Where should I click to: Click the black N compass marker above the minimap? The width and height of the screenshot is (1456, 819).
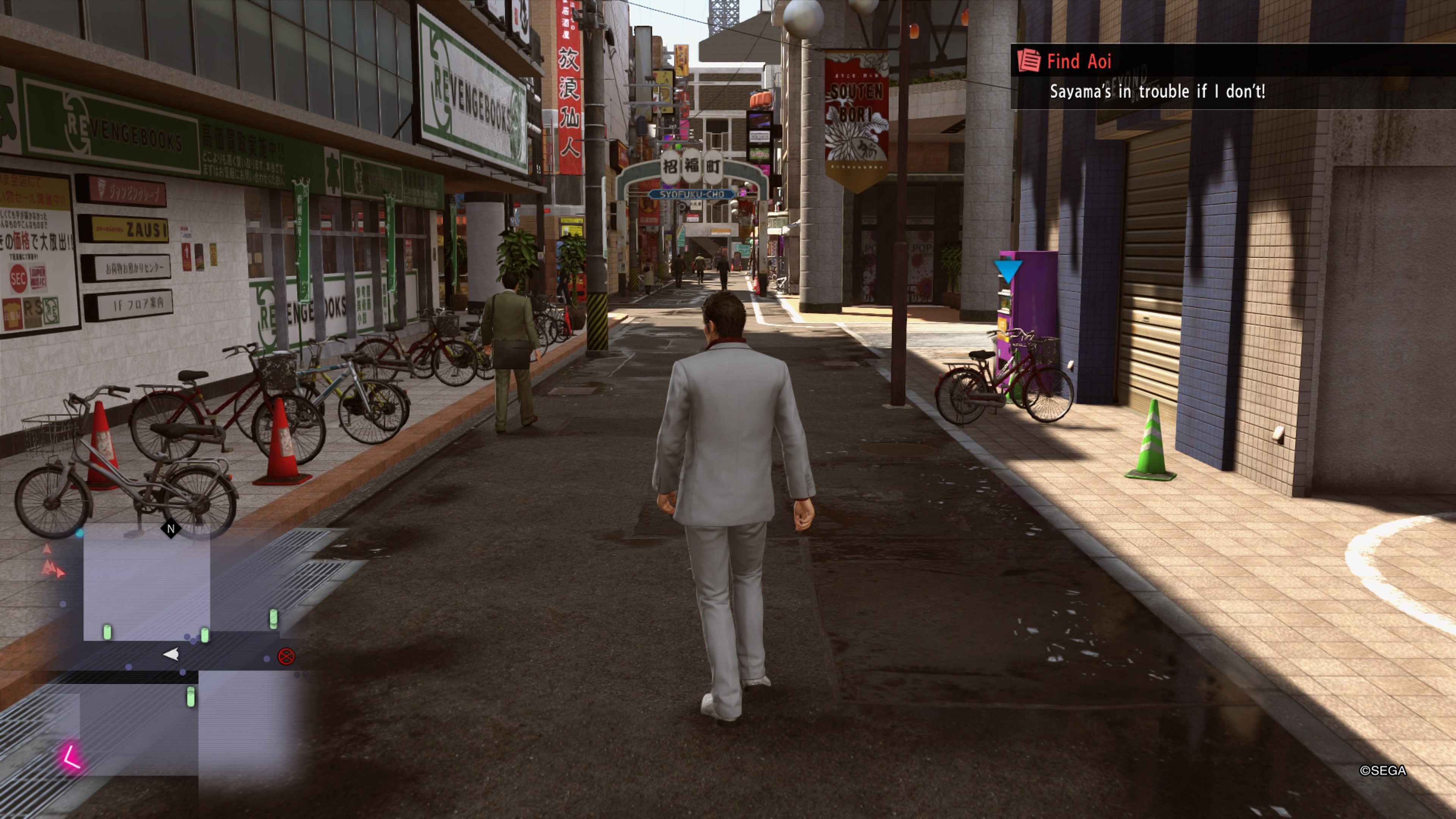coord(171,528)
